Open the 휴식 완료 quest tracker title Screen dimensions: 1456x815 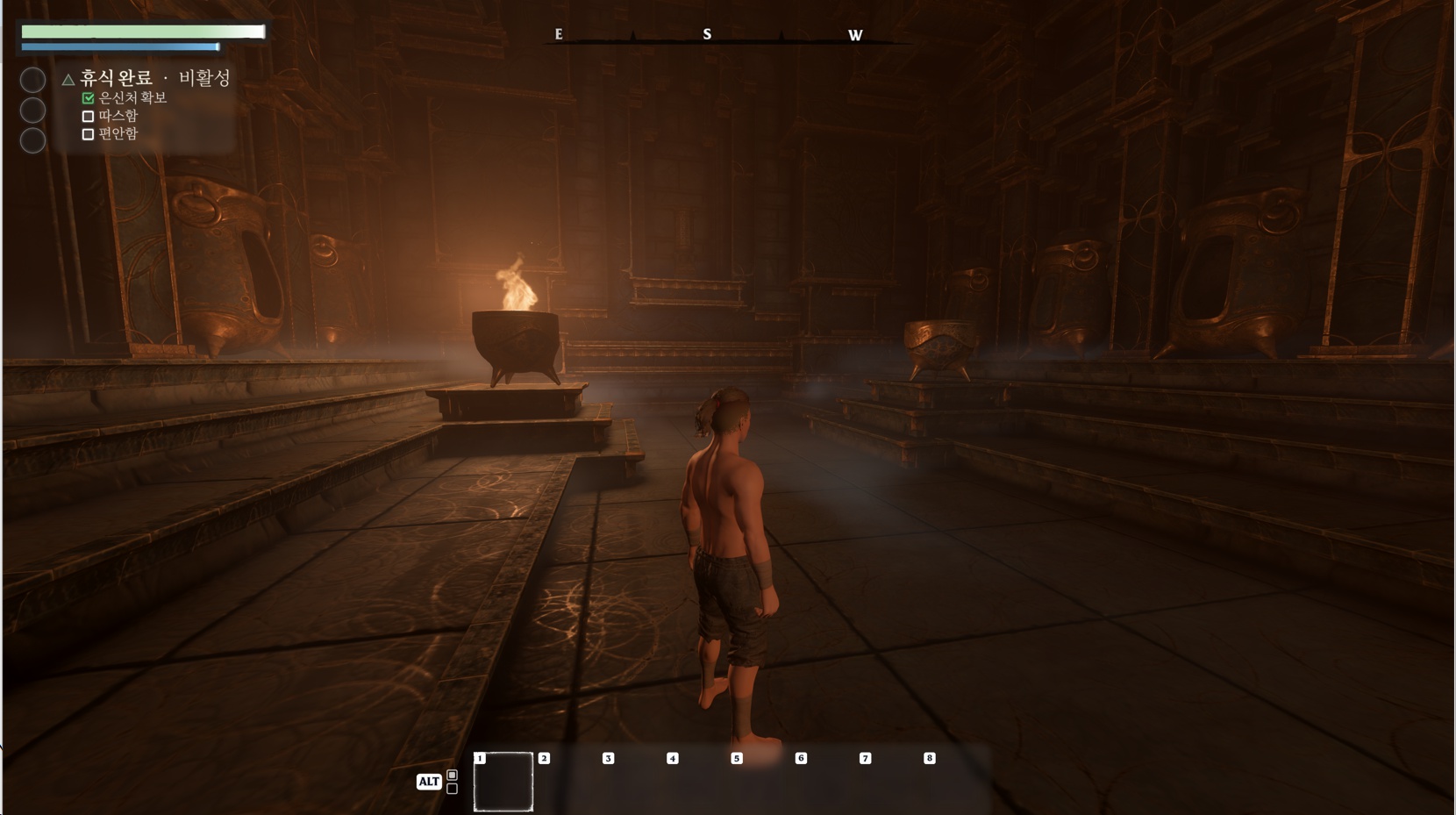point(116,78)
